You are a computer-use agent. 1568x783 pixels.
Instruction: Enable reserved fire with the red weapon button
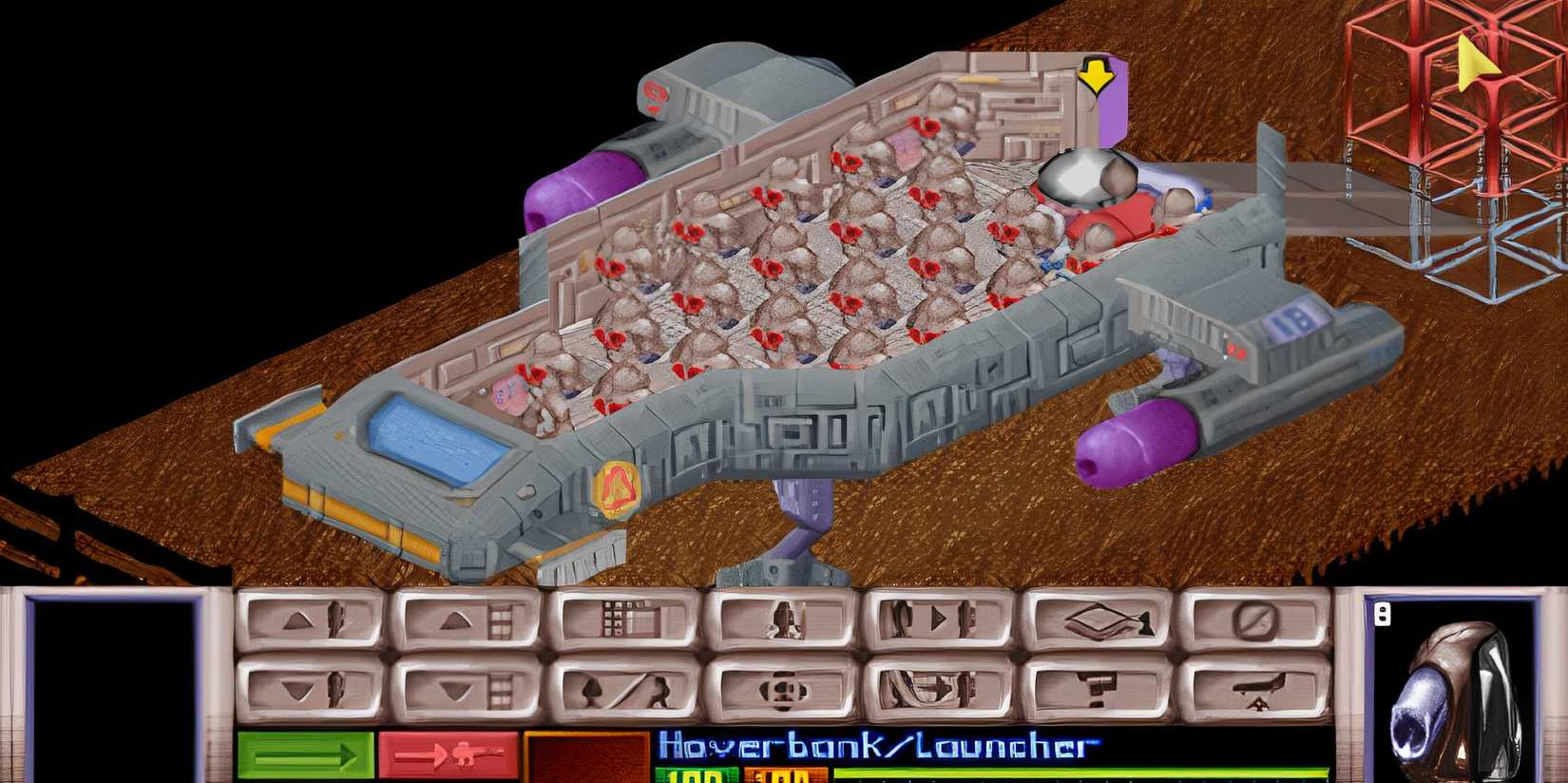point(447,753)
